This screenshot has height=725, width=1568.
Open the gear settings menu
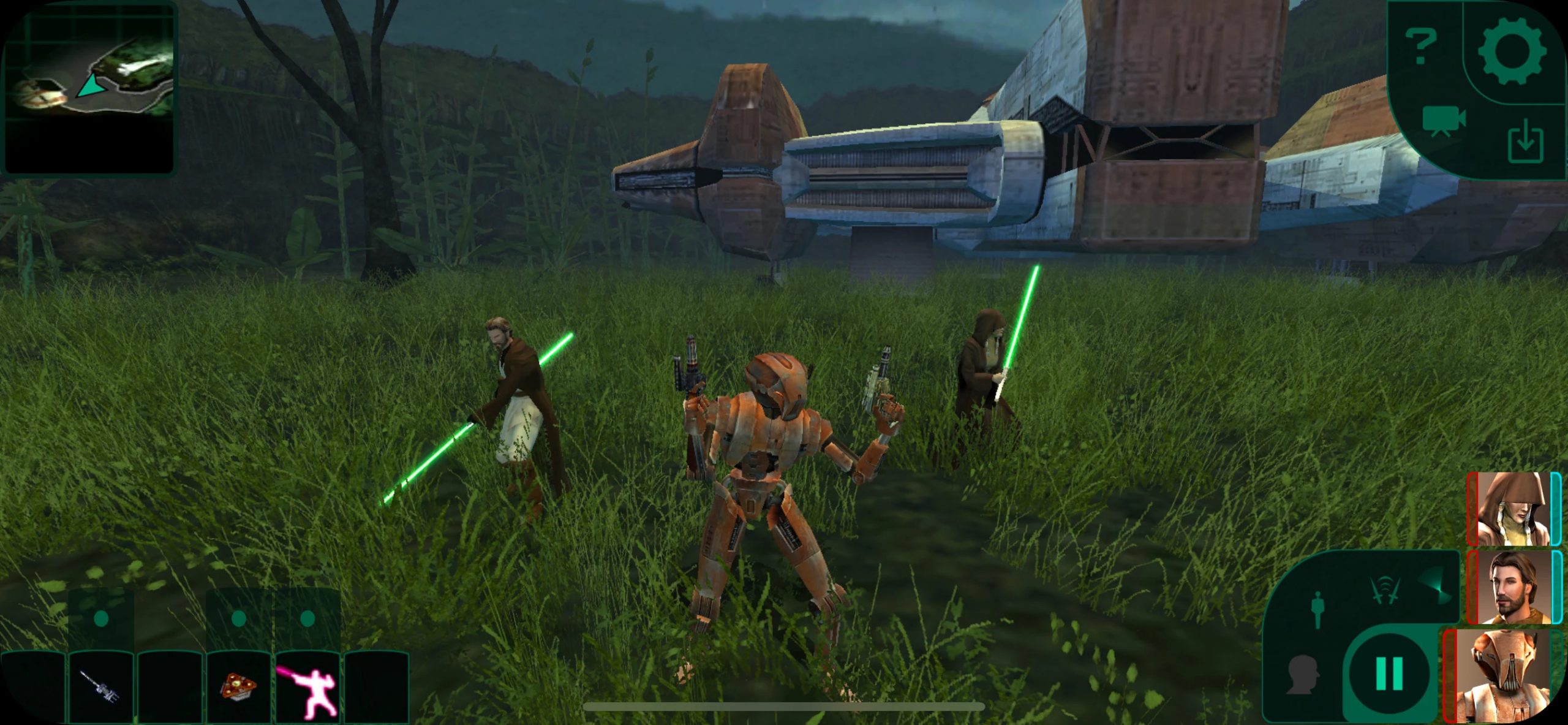pyautogui.click(x=1512, y=51)
